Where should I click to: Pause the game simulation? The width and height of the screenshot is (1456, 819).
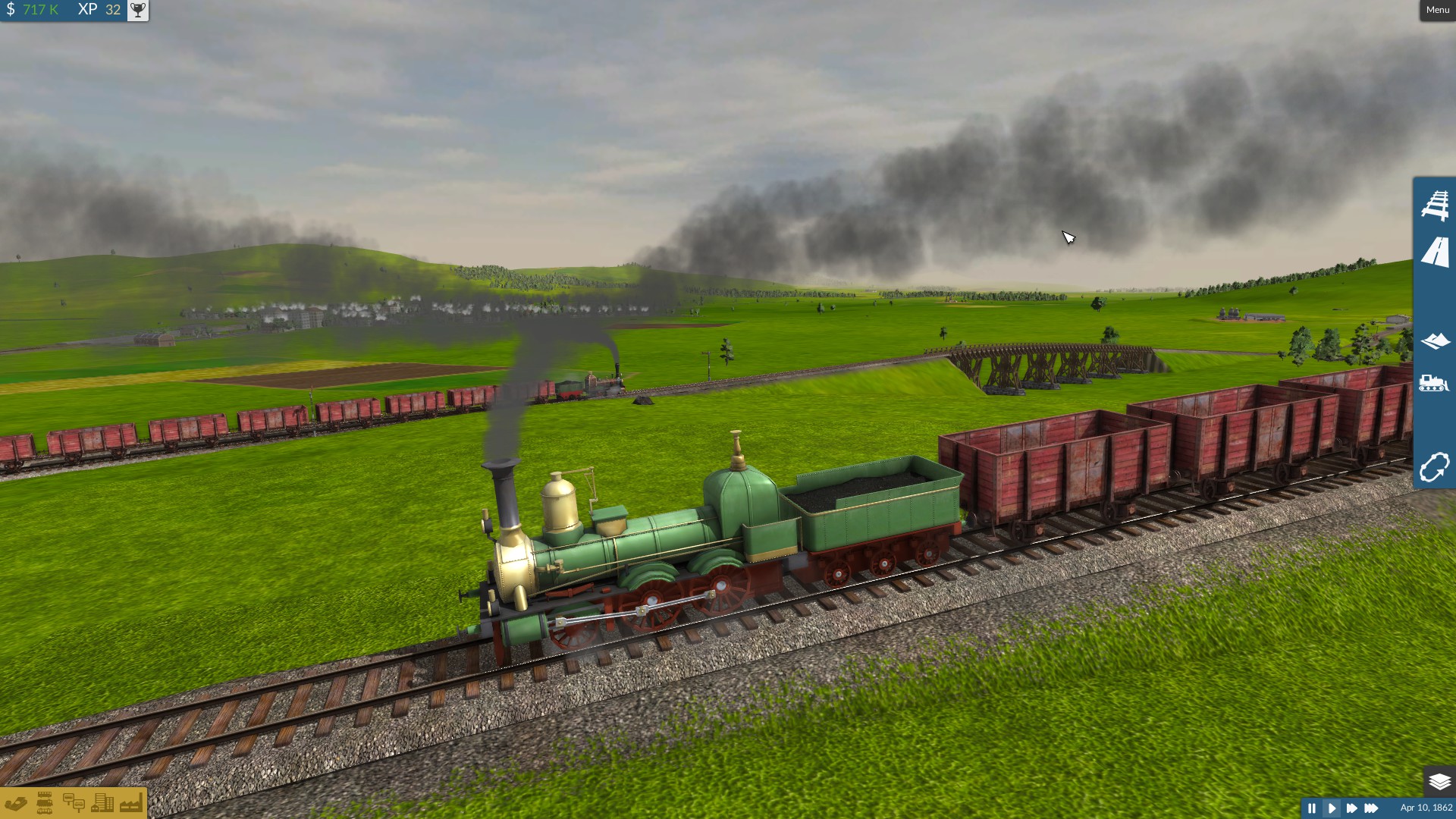(1311, 808)
